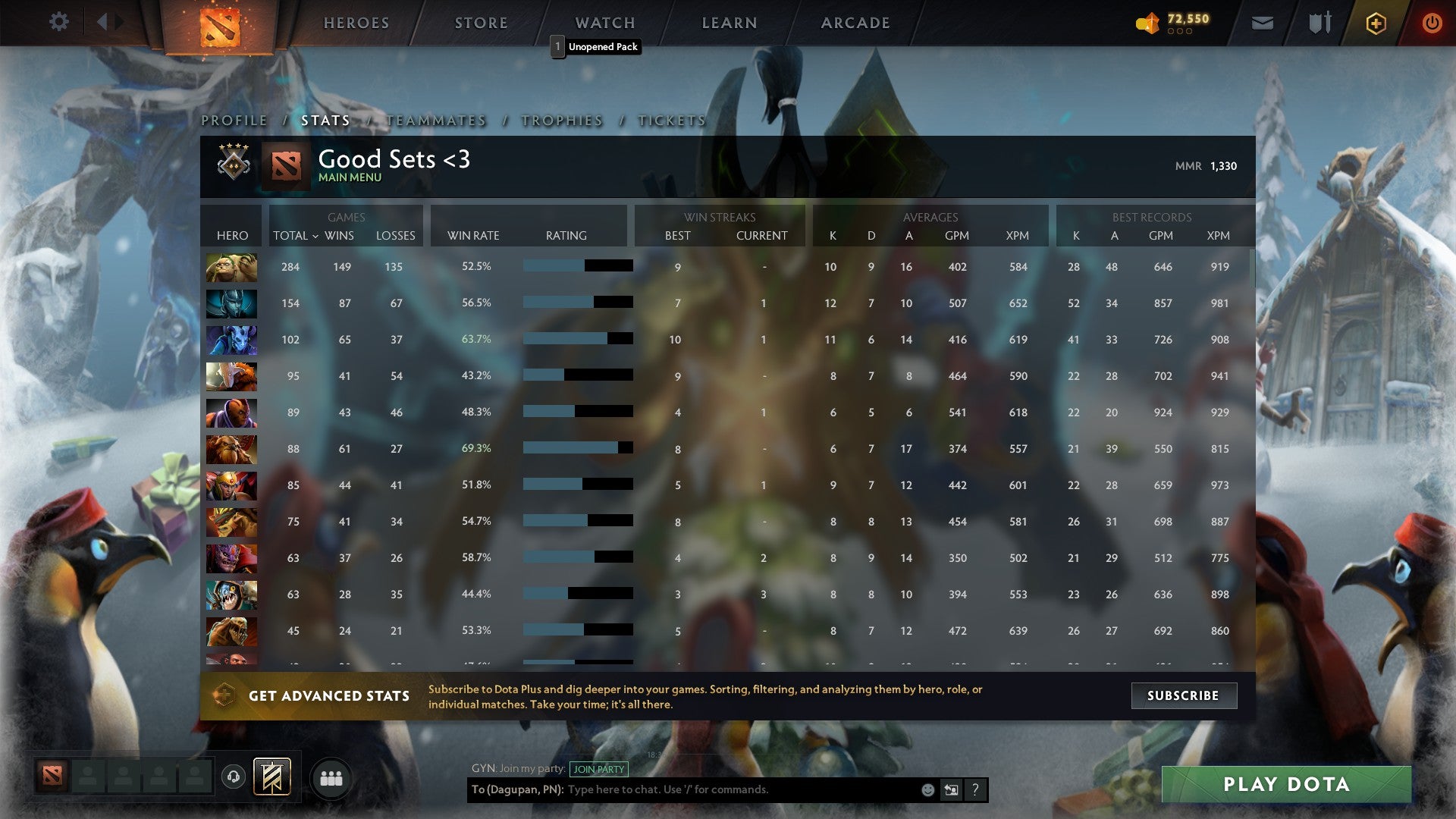Open the emoticon picker beside the chat box
1456x819 pixels.
click(x=927, y=789)
